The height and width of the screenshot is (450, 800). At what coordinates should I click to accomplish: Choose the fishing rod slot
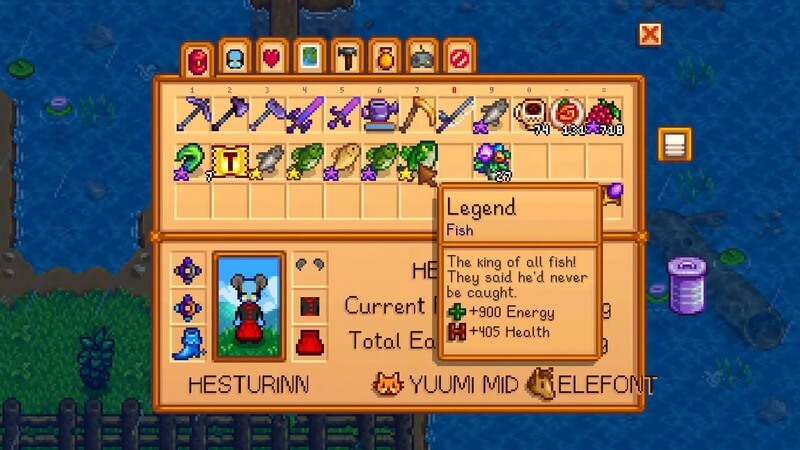(455, 115)
